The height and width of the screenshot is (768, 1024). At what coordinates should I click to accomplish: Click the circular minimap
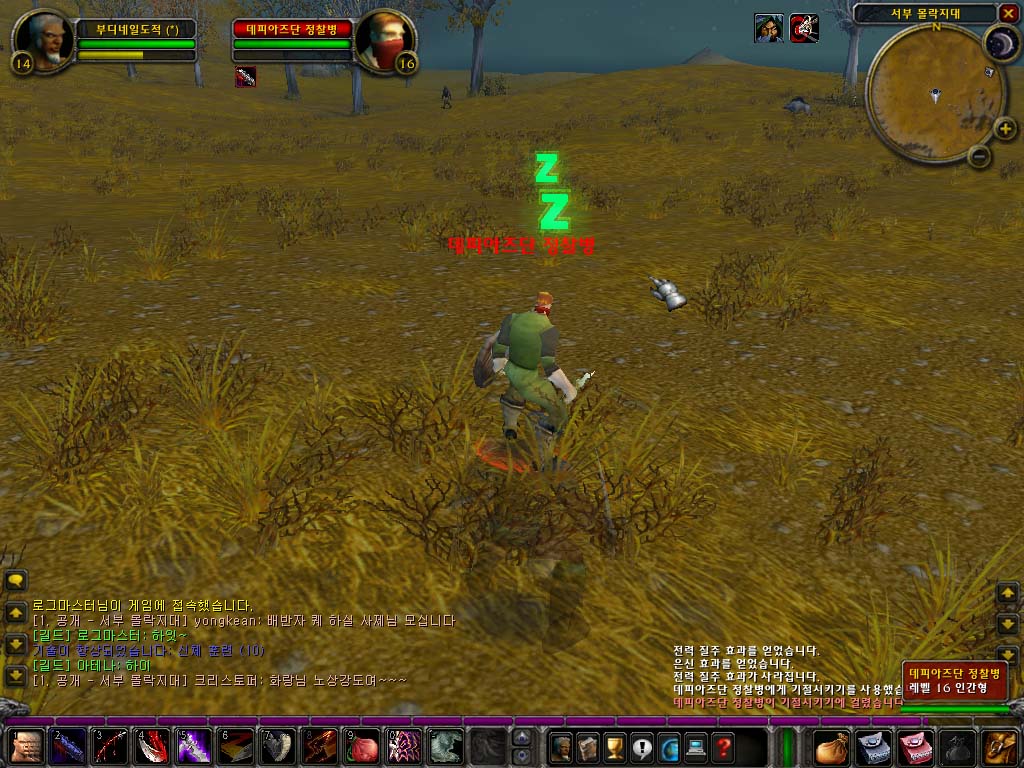(935, 93)
